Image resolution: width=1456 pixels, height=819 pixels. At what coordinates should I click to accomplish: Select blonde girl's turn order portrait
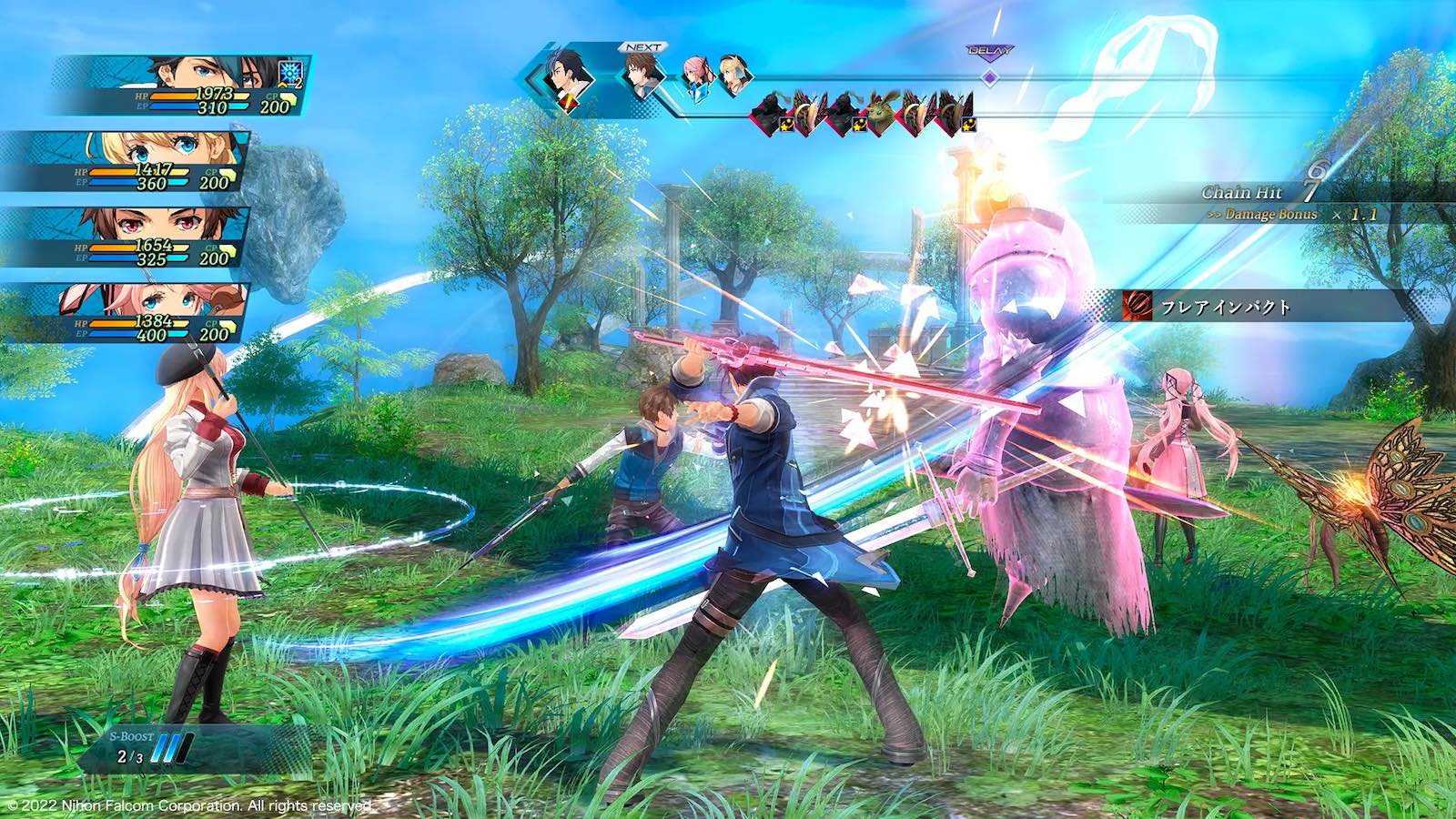734,76
